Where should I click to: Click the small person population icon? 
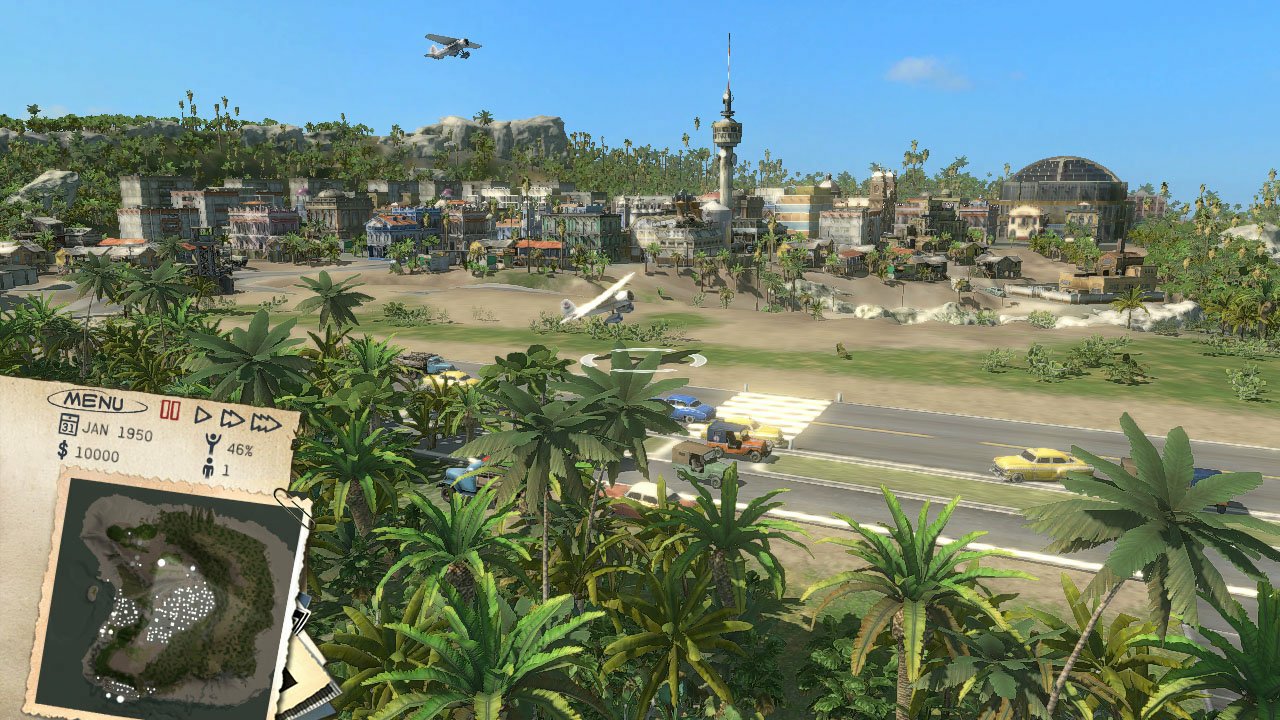click(x=209, y=466)
